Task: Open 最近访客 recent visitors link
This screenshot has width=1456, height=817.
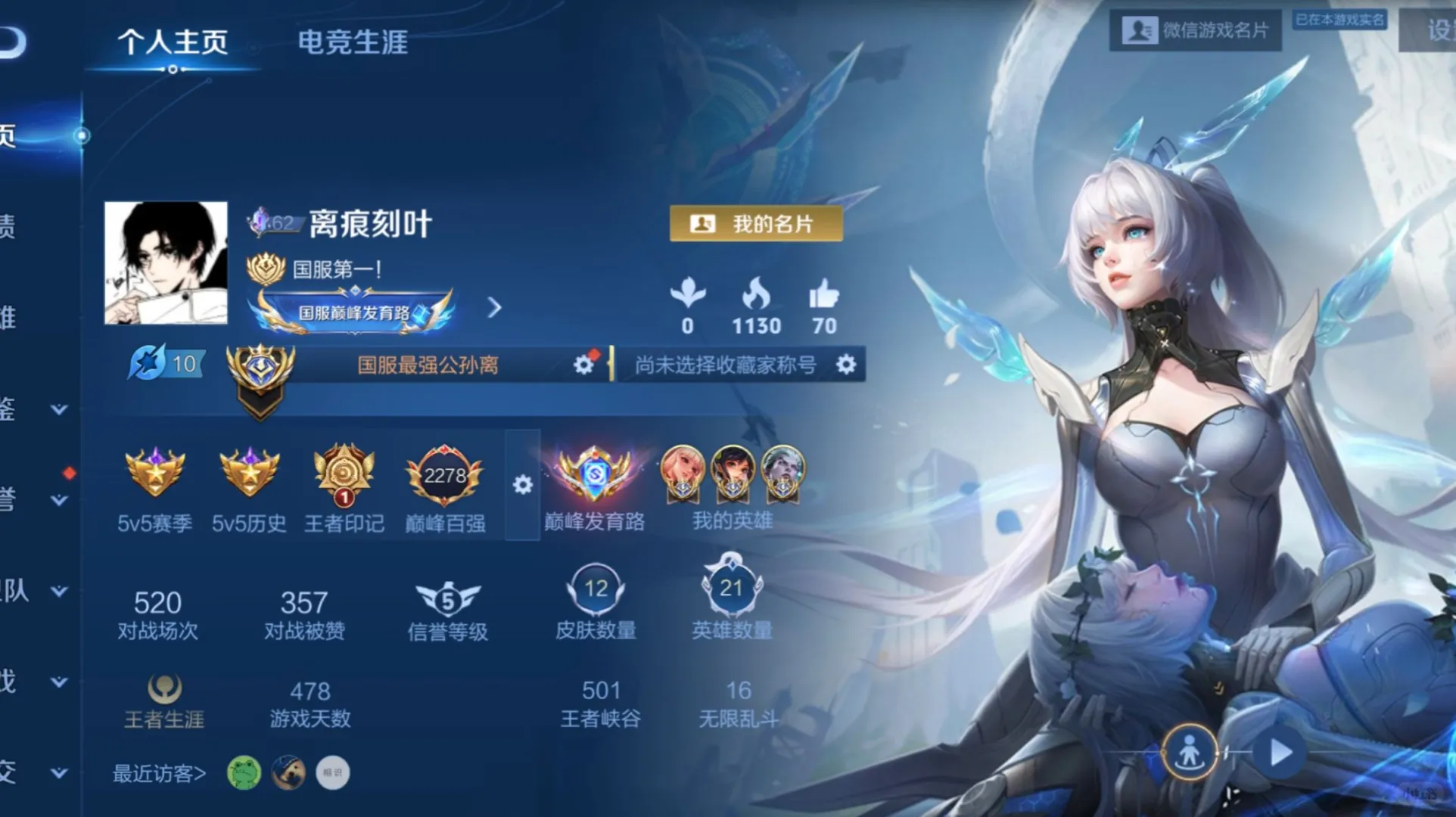Action: coord(159,773)
